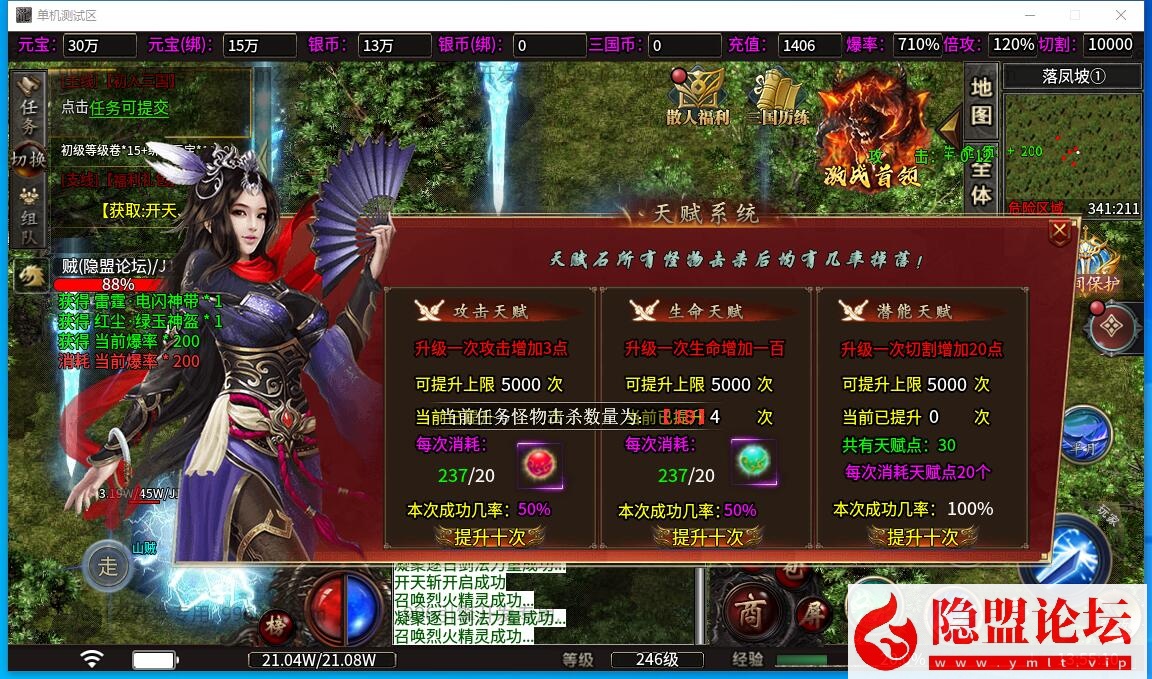Upgrade 潜能天赋 ten times
The image size is (1152, 679).
[923, 537]
